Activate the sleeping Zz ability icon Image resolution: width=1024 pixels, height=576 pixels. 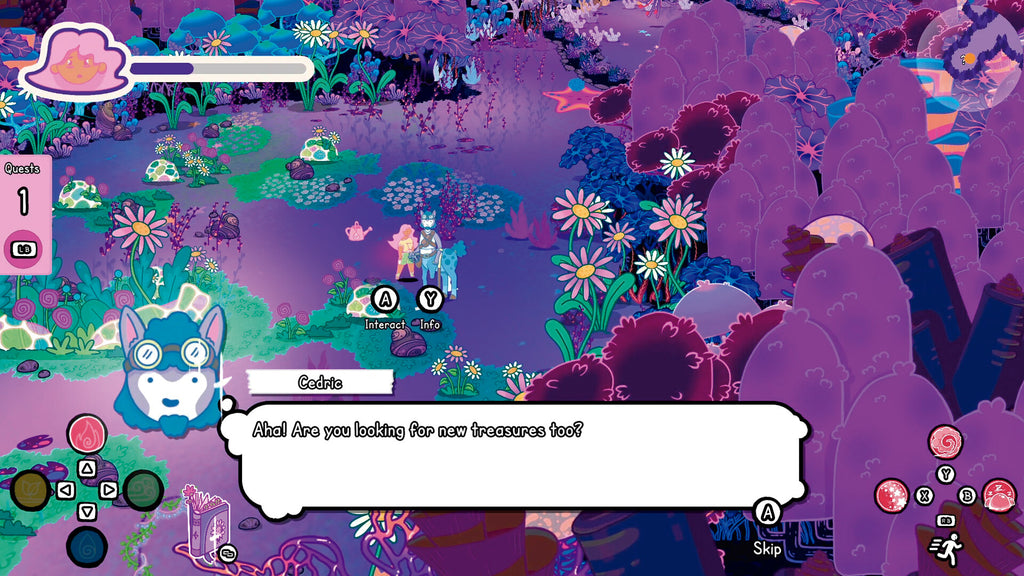coord(999,495)
